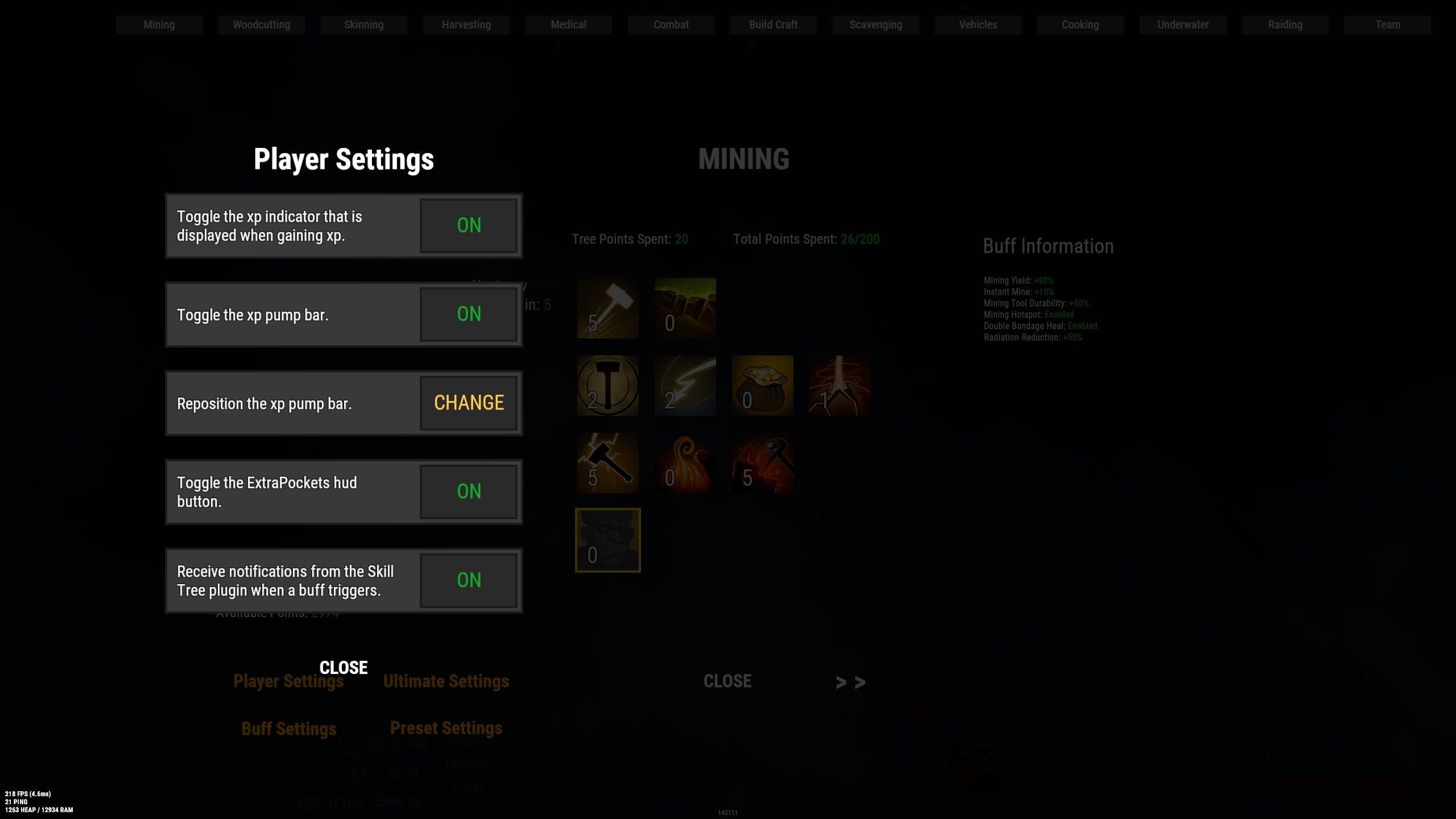Toggle the xp indicator ON button

(469, 225)
